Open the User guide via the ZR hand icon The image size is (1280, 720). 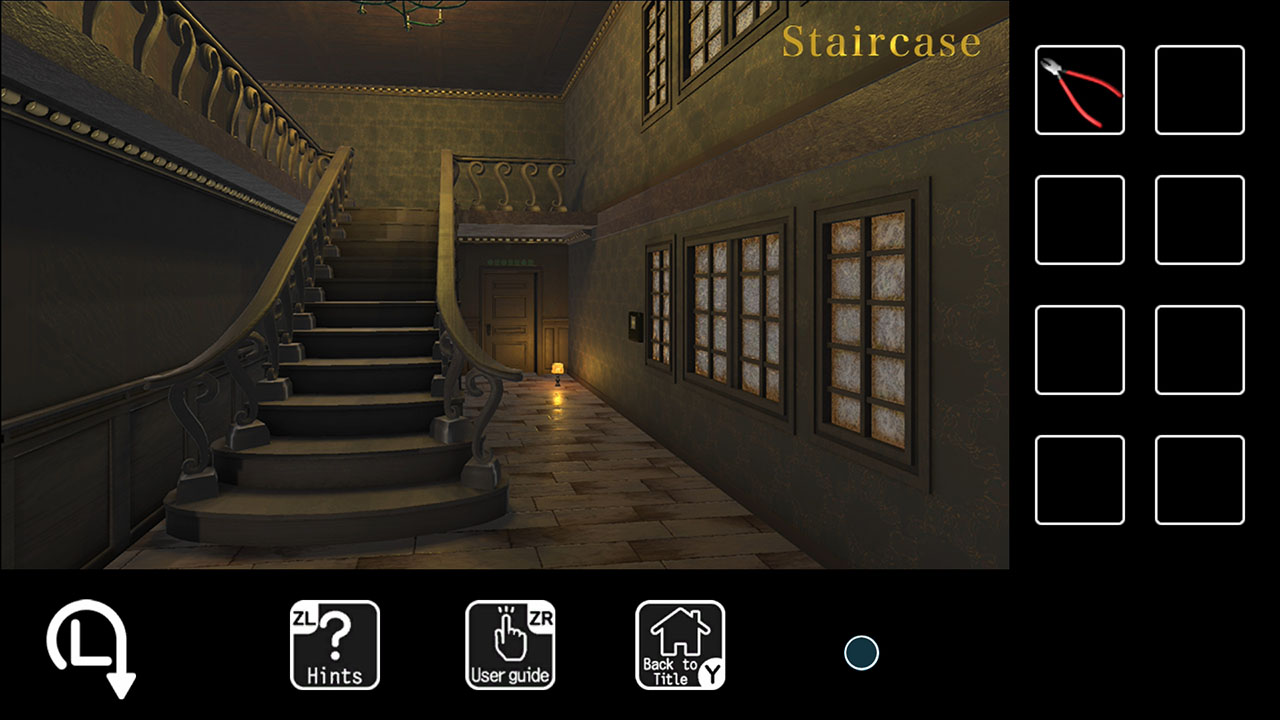[510, 645]
